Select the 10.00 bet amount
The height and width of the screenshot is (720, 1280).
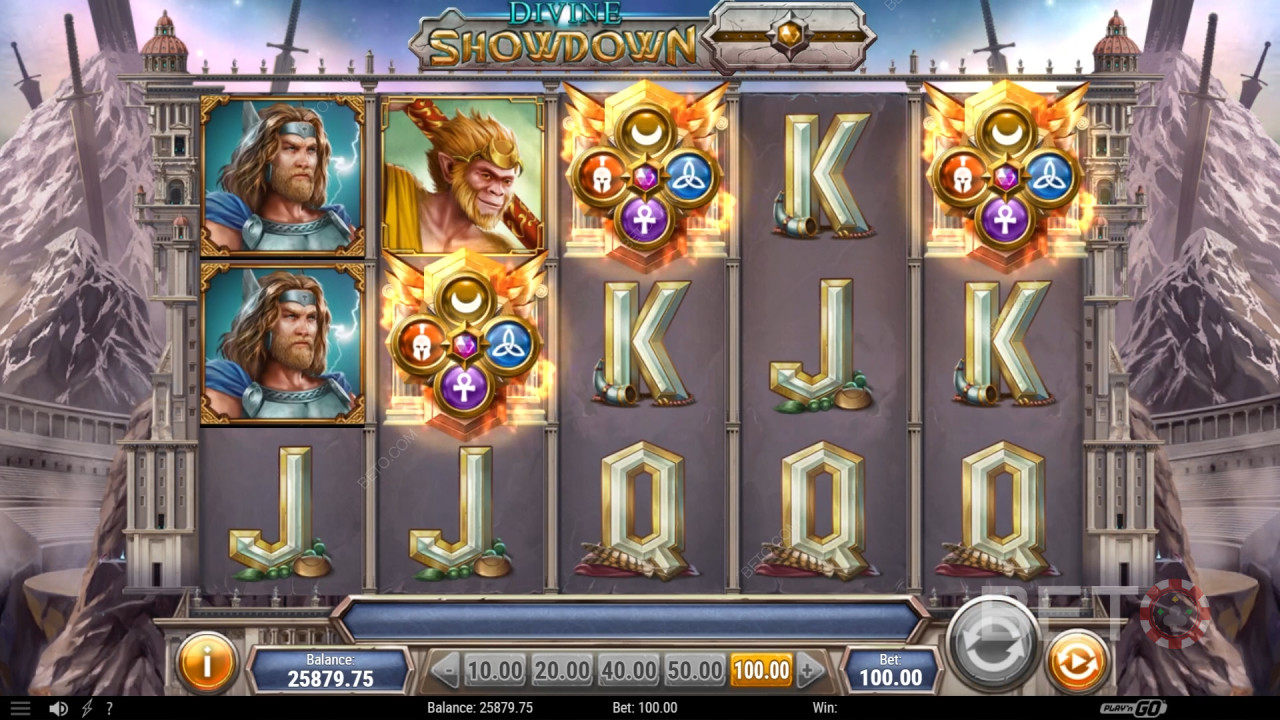click(494, 669)
